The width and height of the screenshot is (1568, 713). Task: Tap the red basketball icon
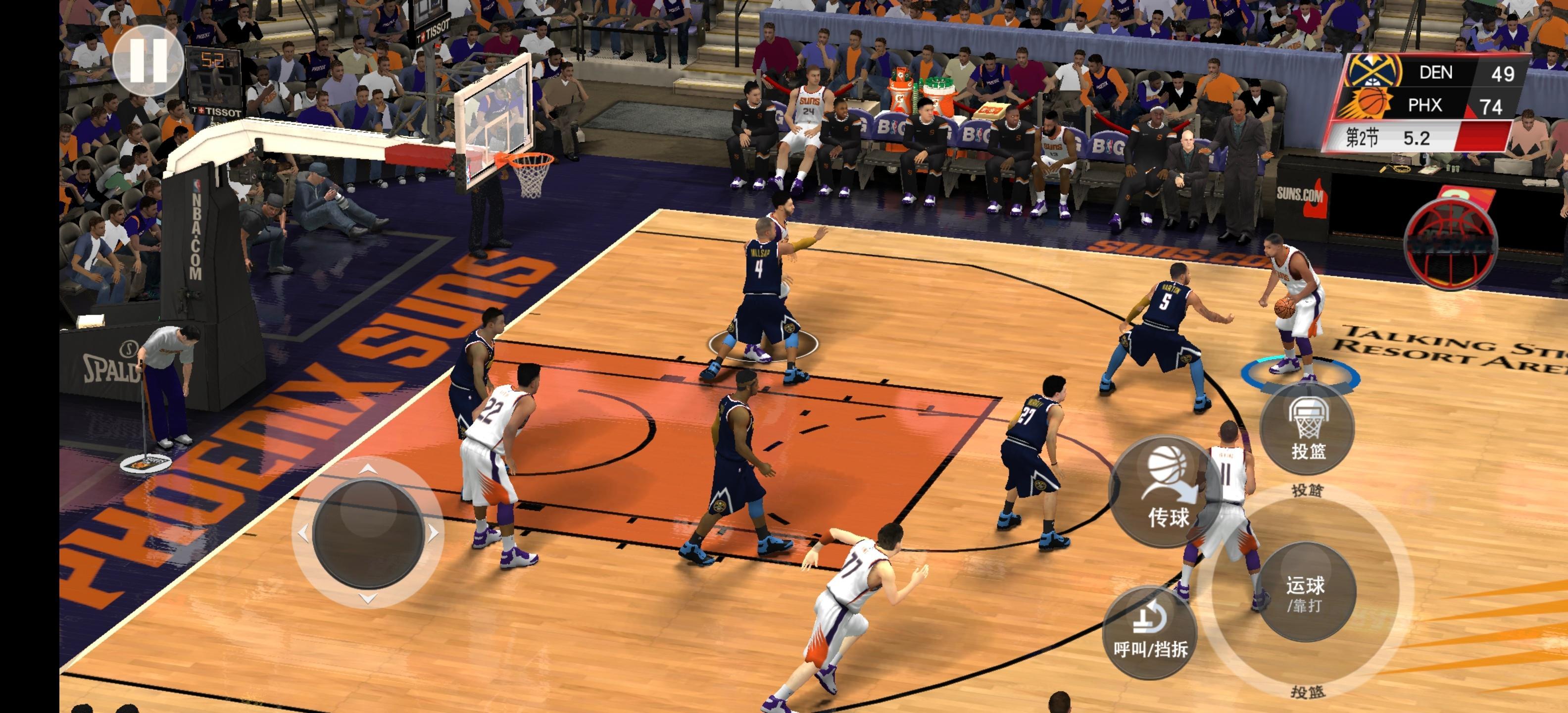(x=1450, y=243)
